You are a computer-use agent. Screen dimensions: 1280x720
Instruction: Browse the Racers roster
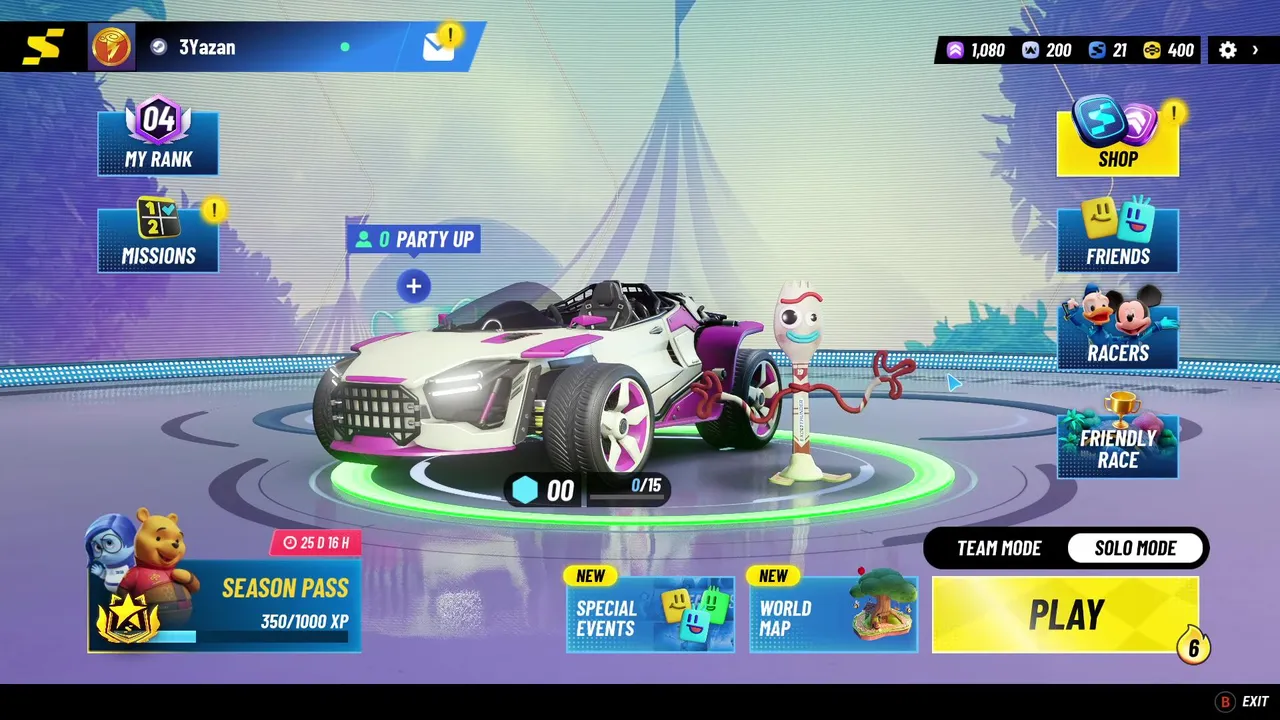click(1117, 337)
